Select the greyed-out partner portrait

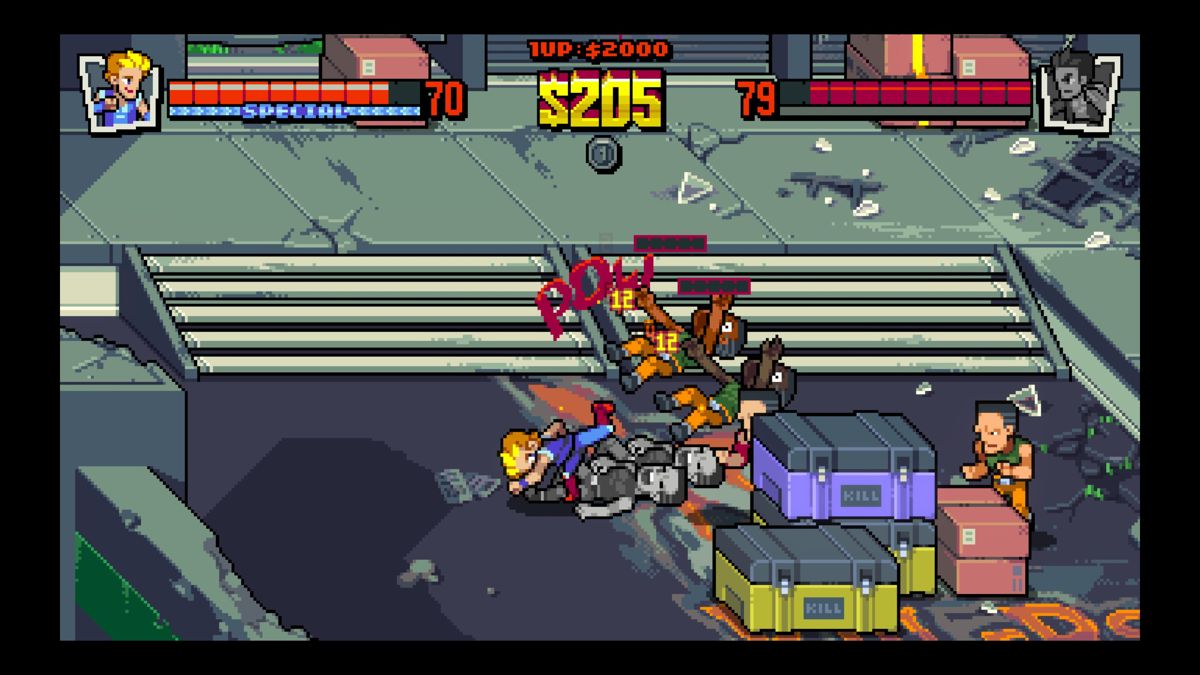coord(1078,90)
